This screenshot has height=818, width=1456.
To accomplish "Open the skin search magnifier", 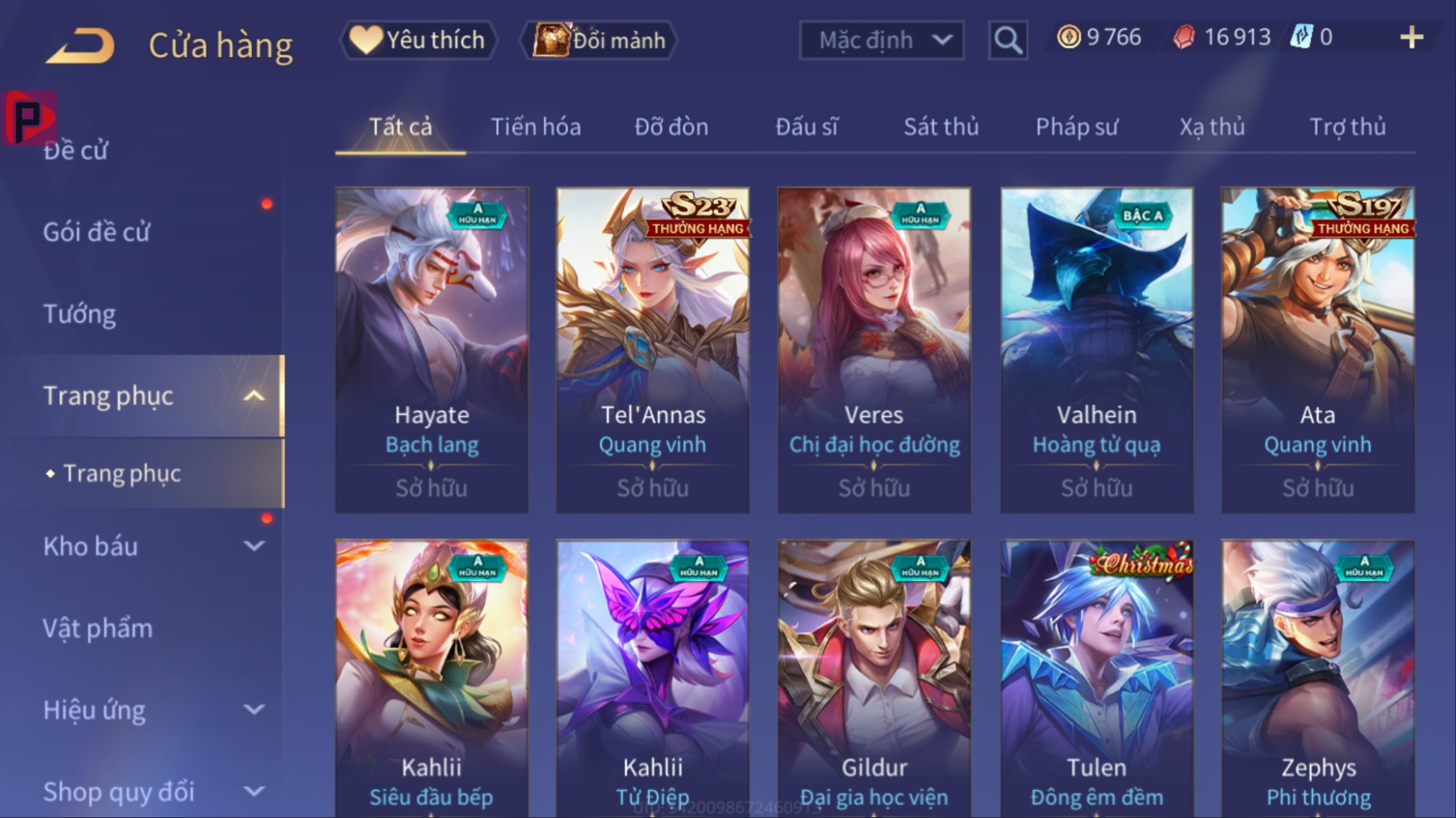I will pos(1008,40).
